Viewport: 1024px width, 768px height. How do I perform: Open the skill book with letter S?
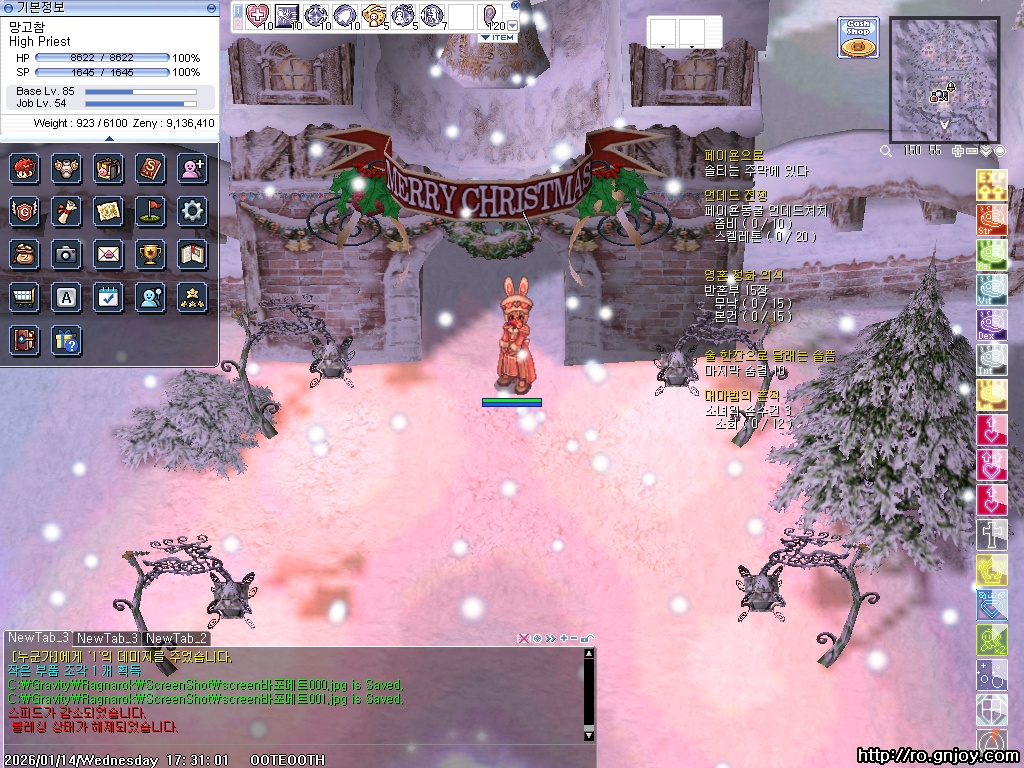point(150,167)
